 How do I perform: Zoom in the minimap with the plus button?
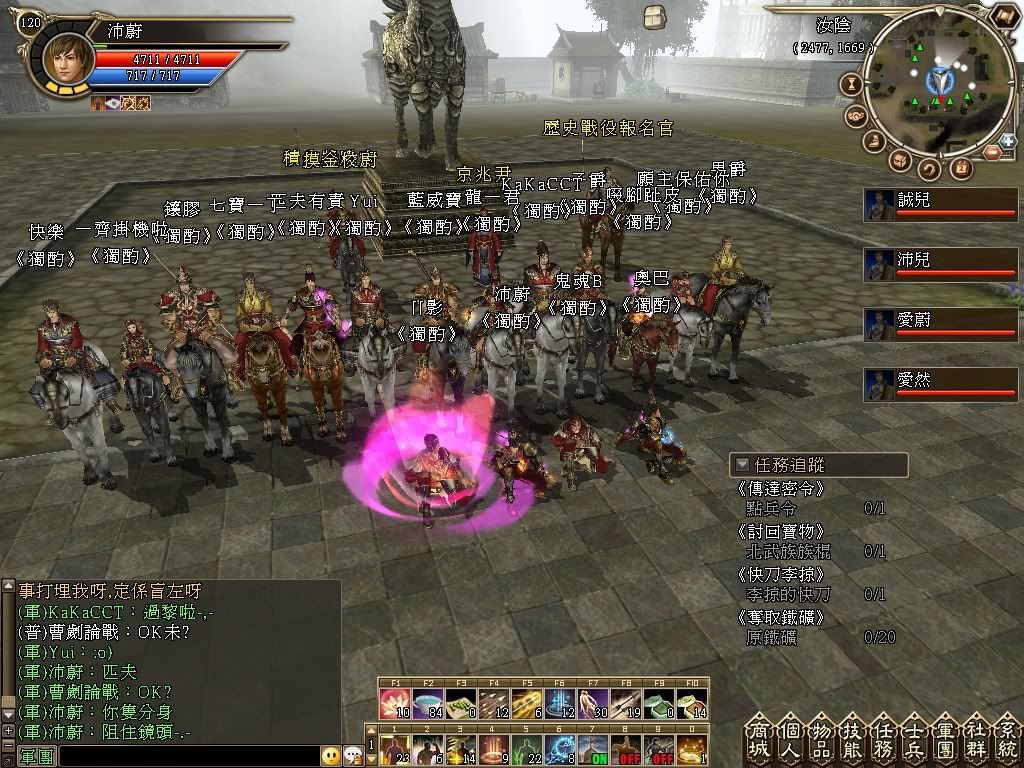(x=1007, y=141)
